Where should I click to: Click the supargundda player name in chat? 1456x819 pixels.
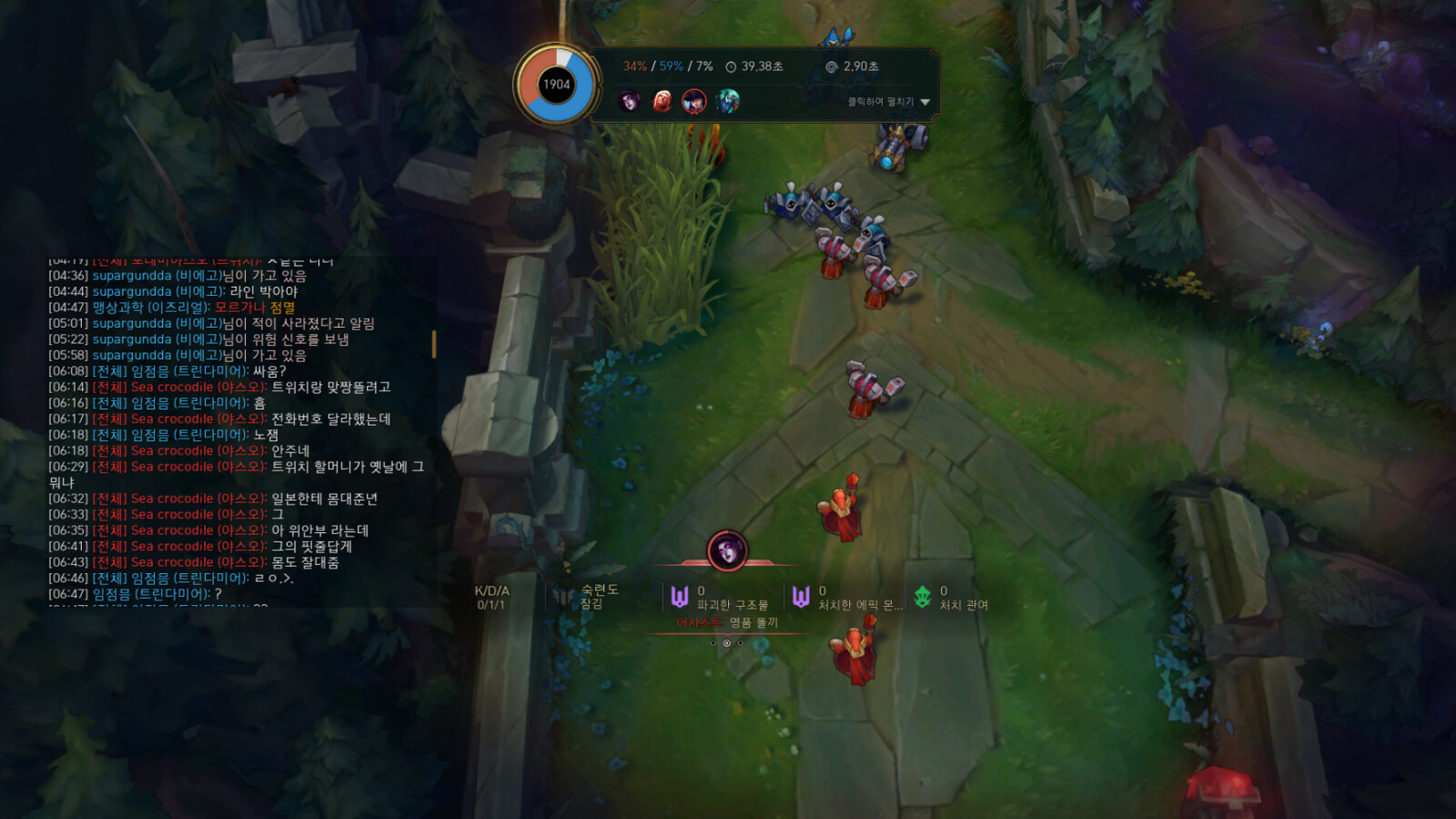(x=132, y=276)
